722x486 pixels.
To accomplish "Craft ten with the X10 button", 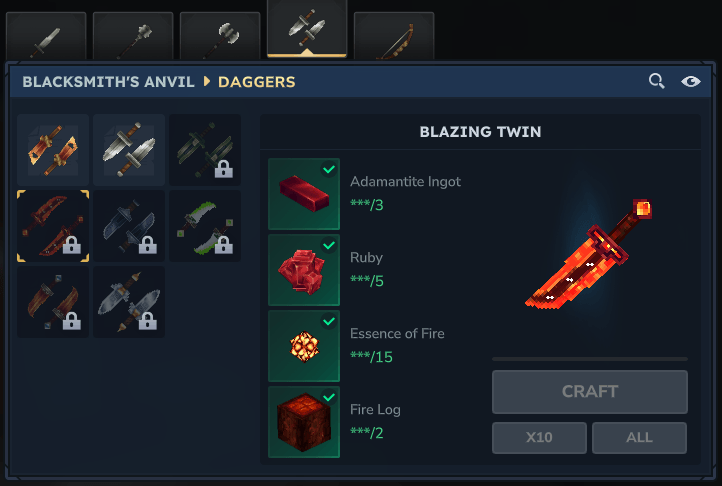I will pyautogui.click(x=539, y=437).
